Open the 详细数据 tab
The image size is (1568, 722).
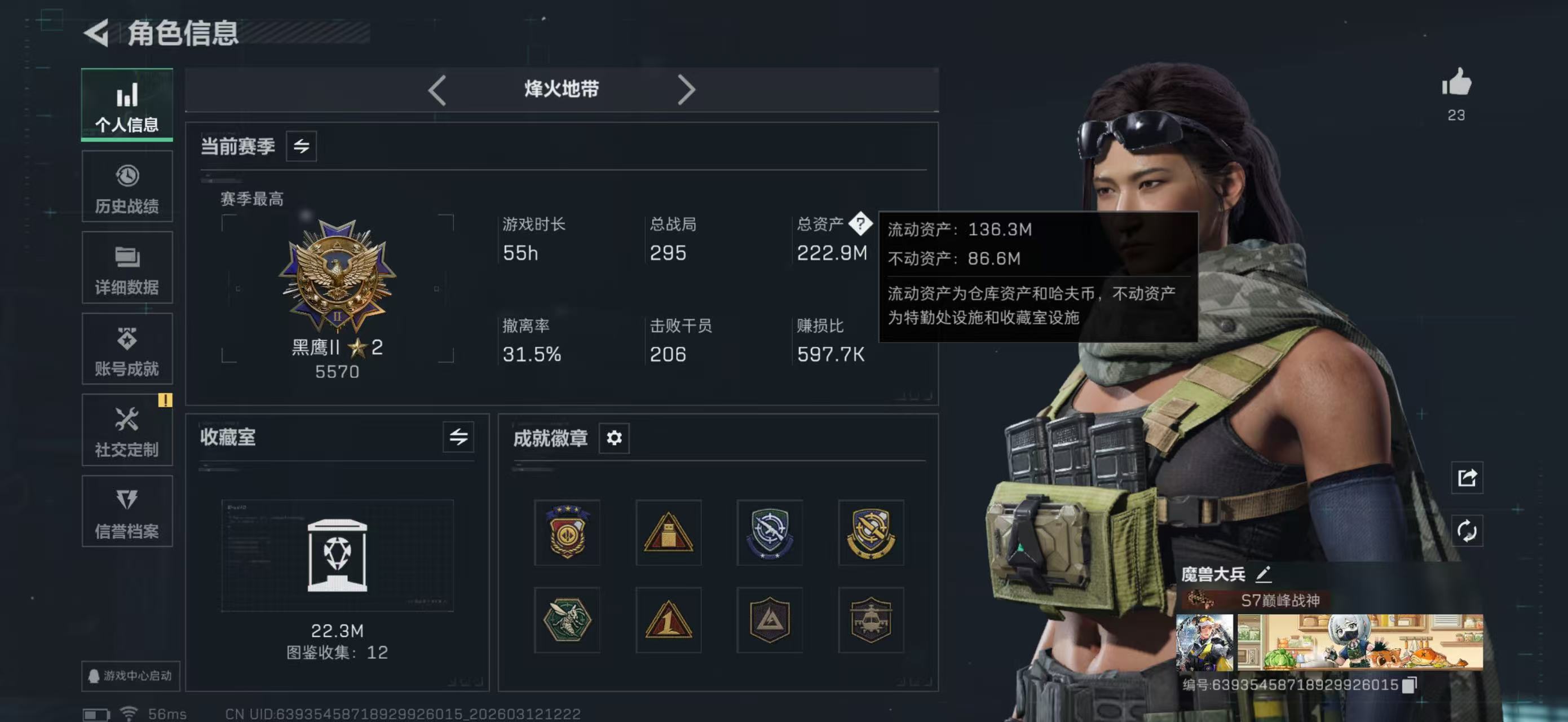point(127,268)
